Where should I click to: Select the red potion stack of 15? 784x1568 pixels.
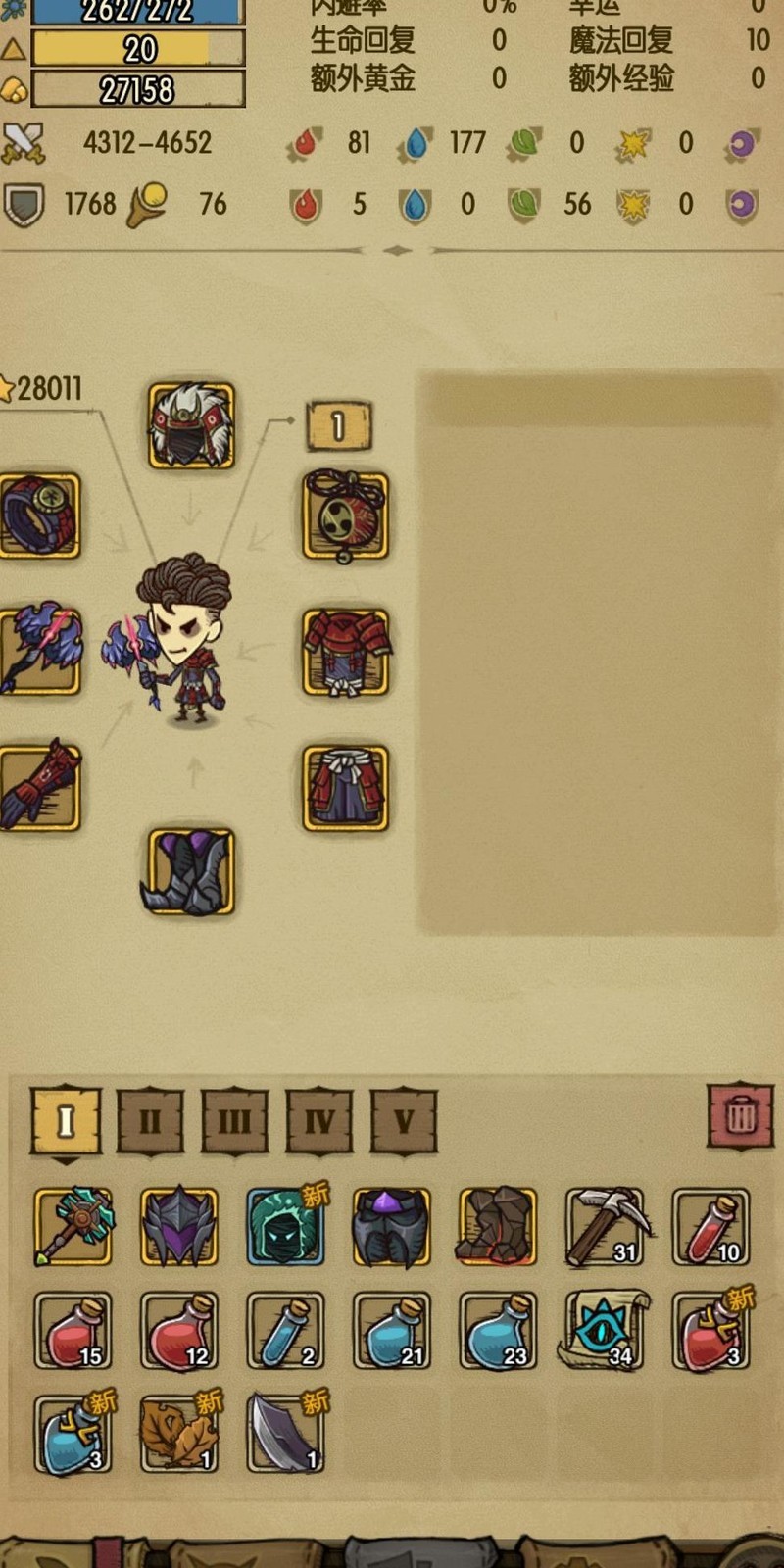[73, 1330]
